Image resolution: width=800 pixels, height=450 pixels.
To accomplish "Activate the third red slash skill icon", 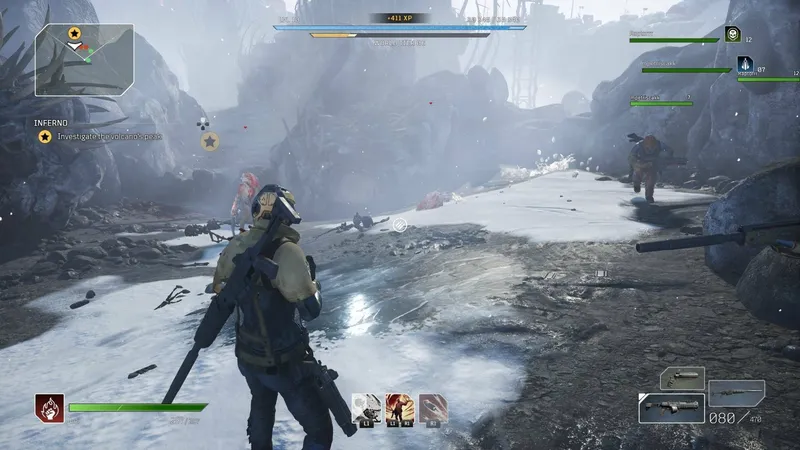I will click(432, 405).
